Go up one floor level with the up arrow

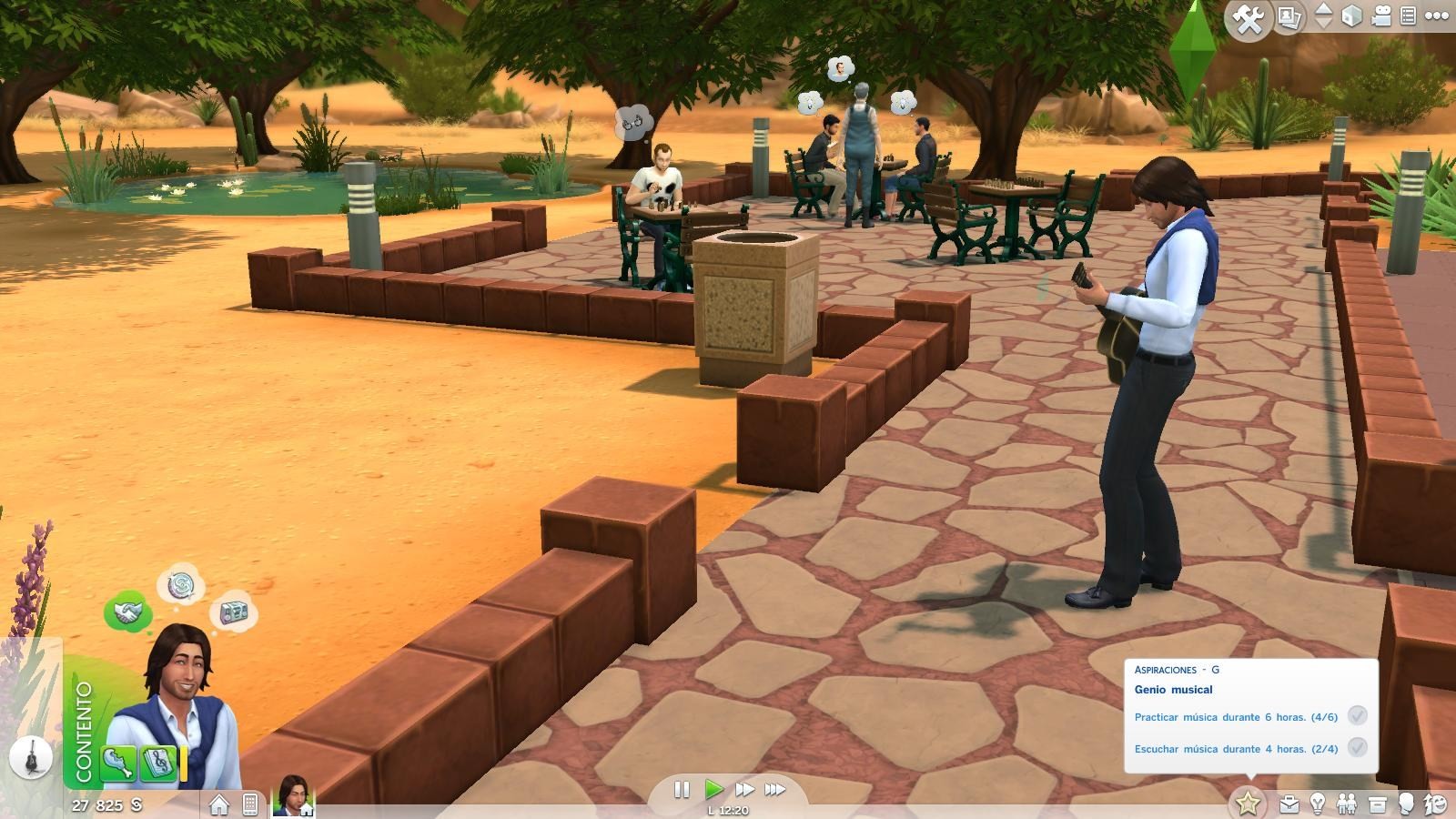[x=1326, y=9]
